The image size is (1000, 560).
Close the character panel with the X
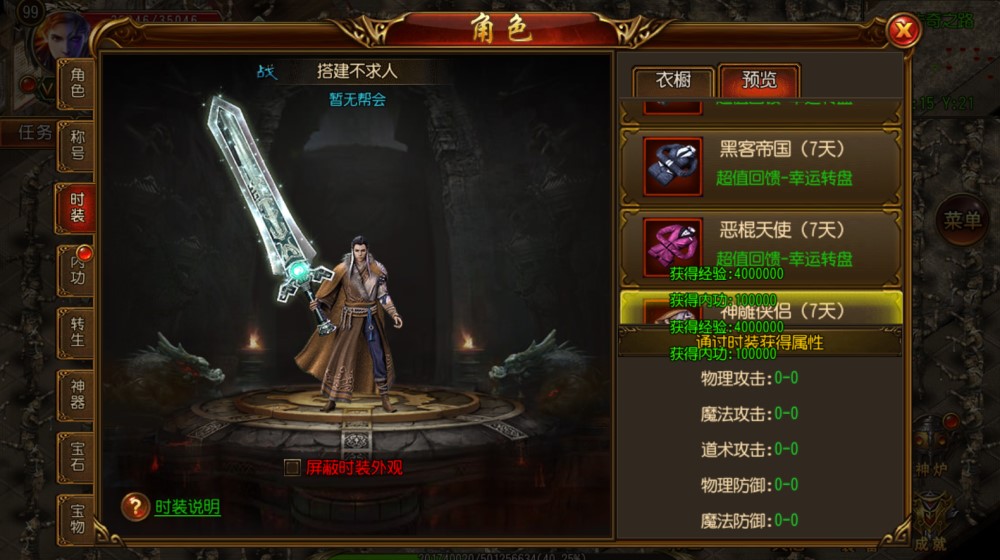[903, 32]
